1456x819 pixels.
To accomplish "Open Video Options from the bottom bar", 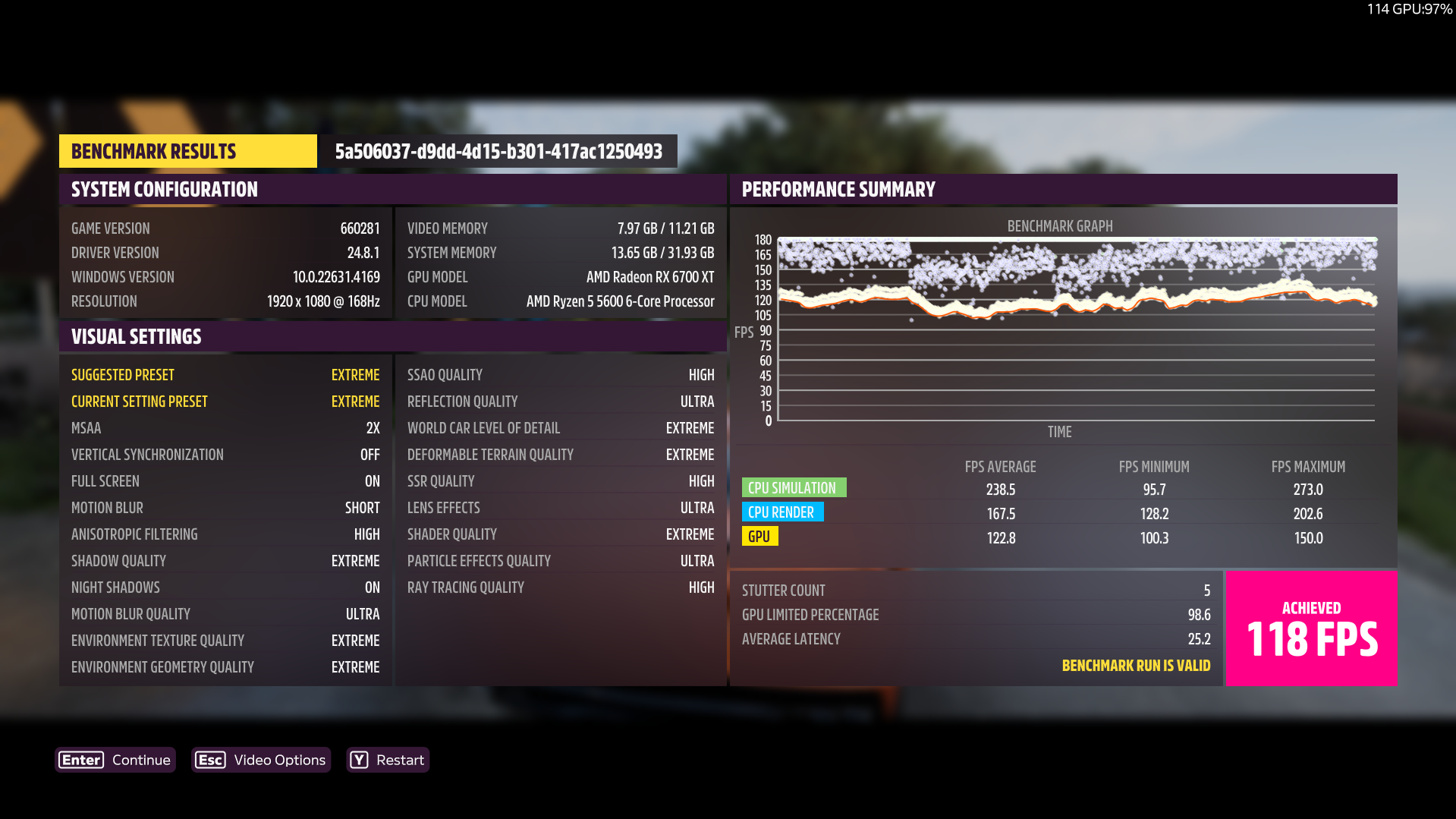I will coord(261,760).
